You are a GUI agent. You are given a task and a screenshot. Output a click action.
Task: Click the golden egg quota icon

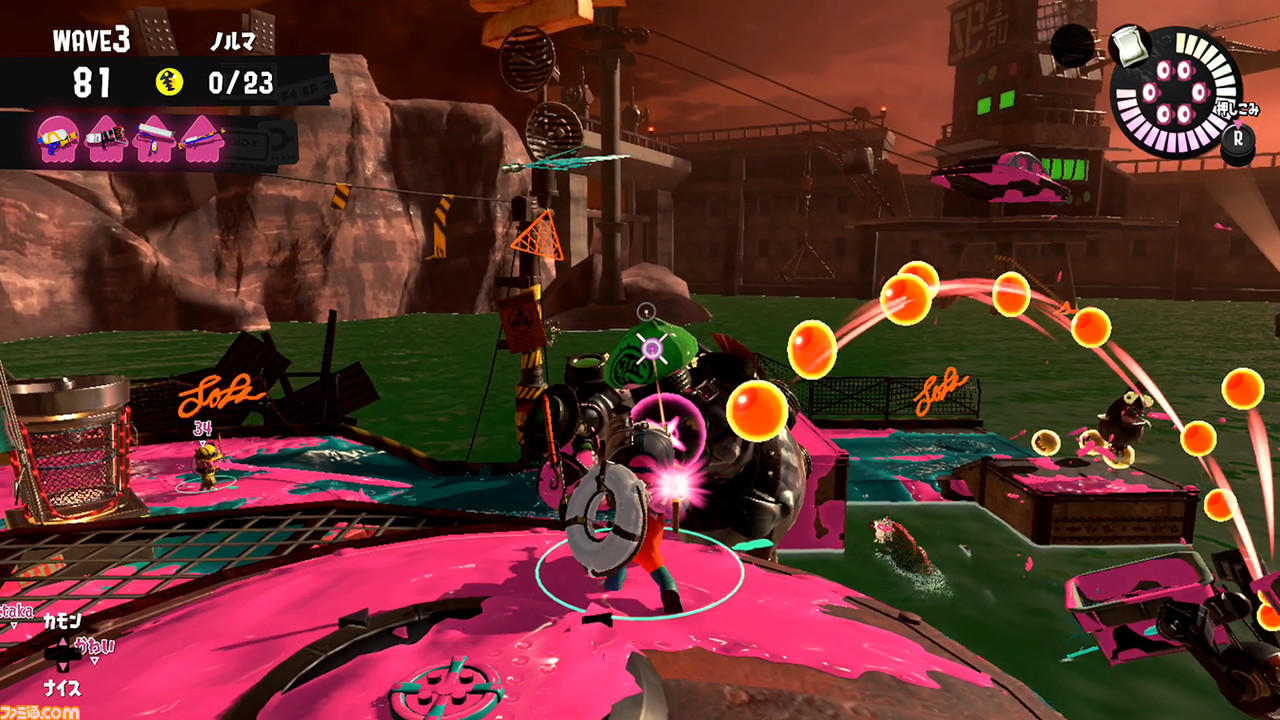170,83
